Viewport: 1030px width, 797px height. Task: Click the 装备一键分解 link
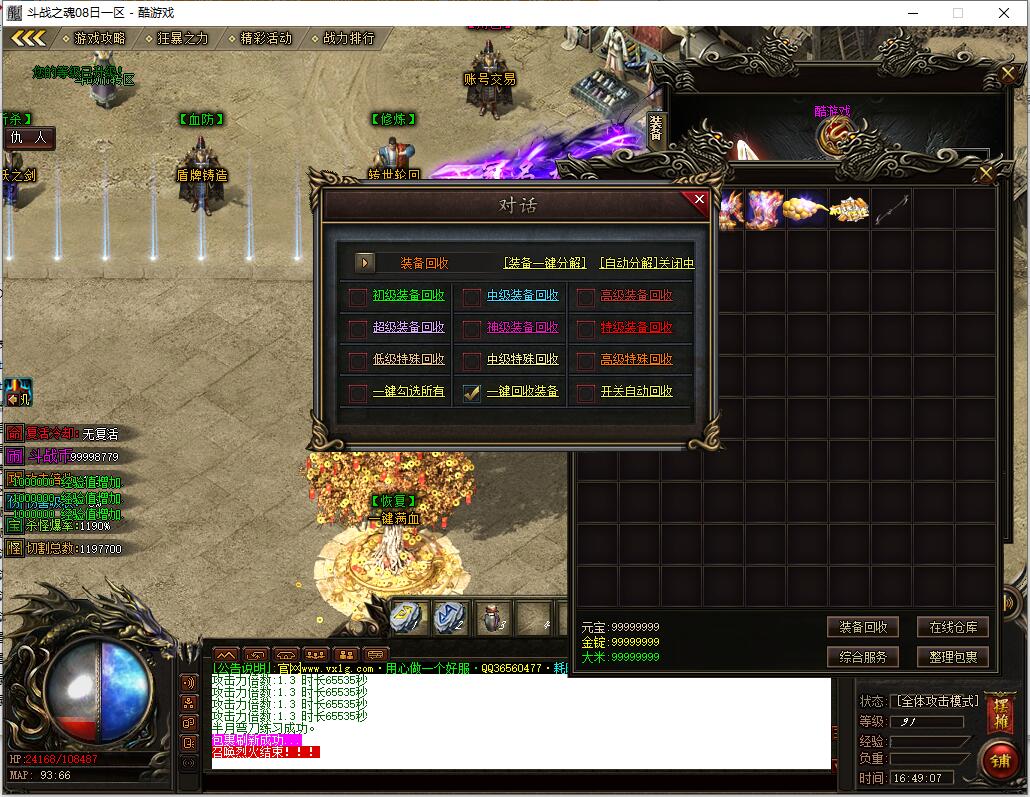coord(545,263)
